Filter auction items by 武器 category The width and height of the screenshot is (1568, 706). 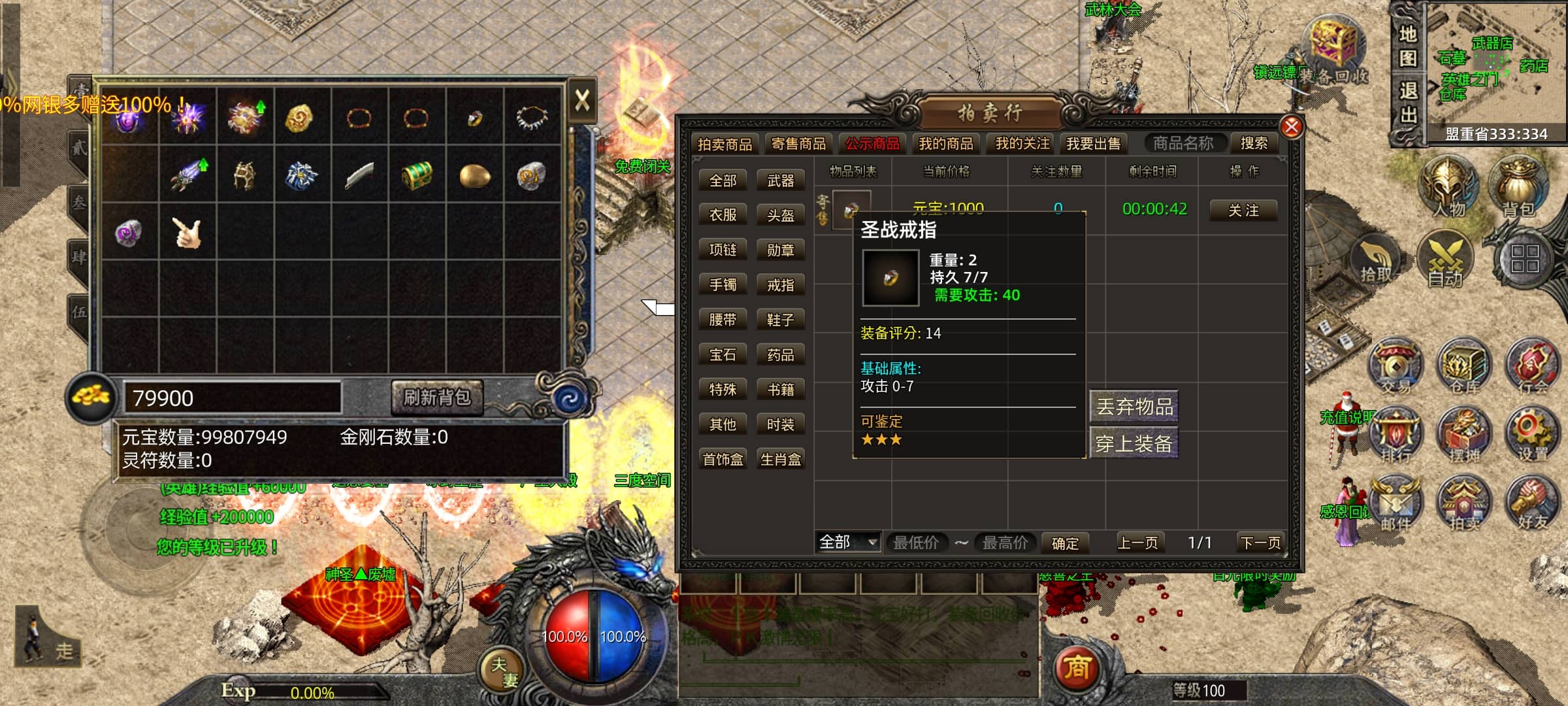[780, 180]
